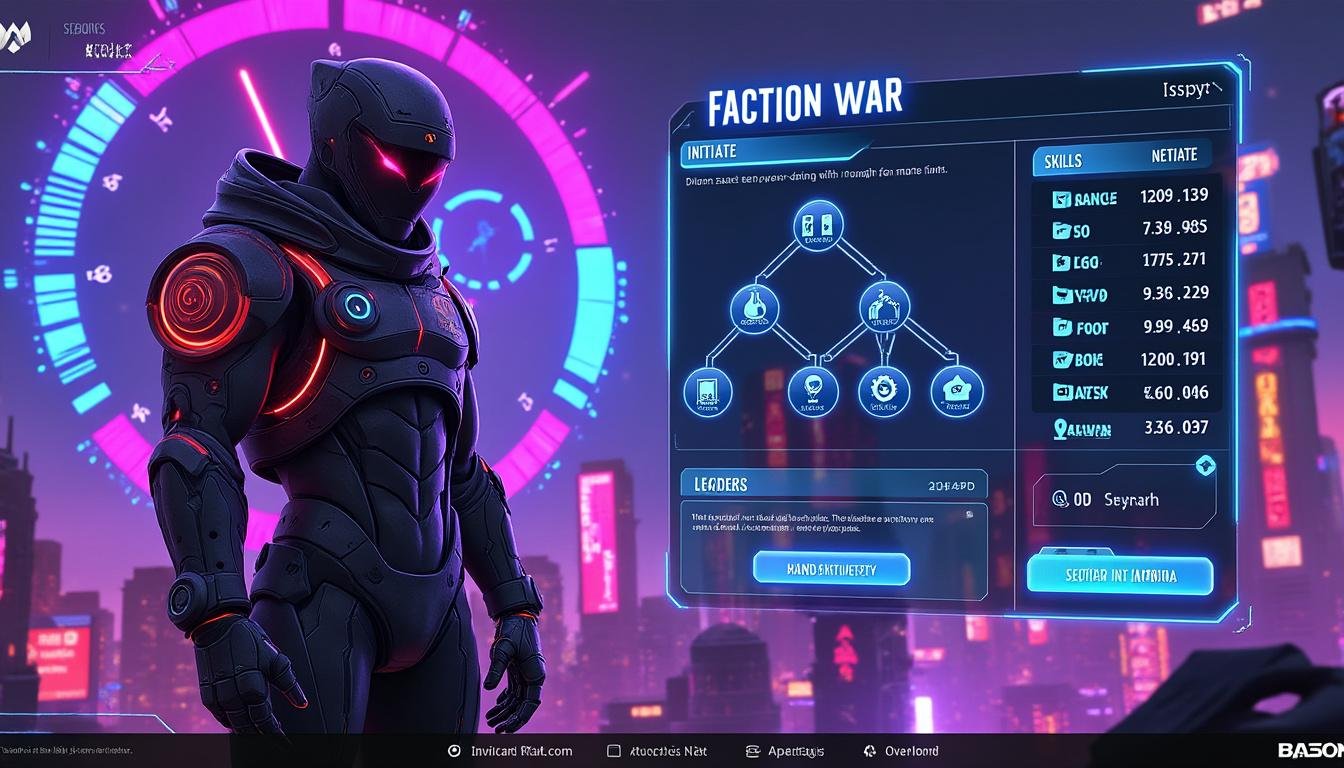Open the LEADERS section header
The width and height of the screenshot is (1344, 768).
pos(720,484)
